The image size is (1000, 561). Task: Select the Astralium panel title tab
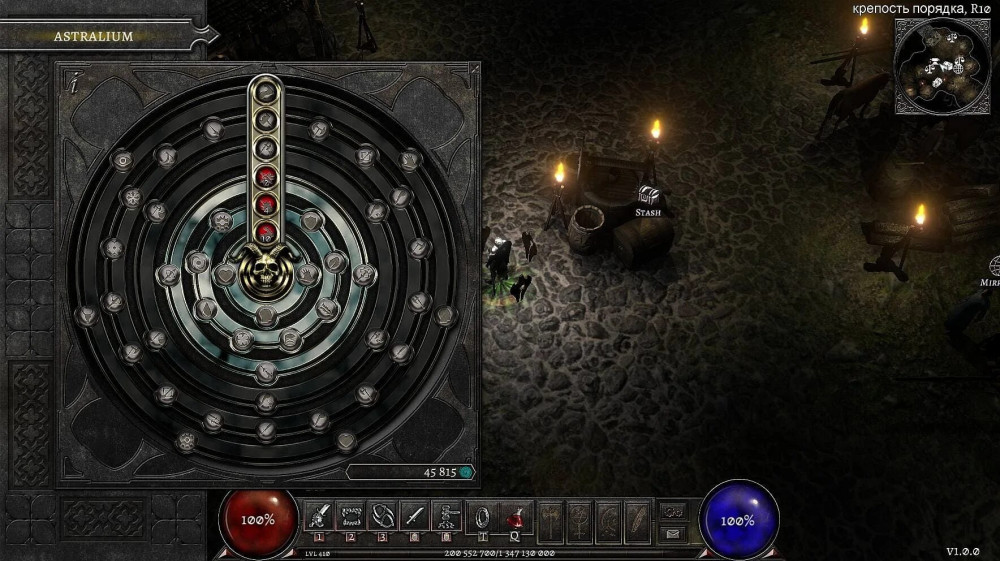[x=94, y=36]
